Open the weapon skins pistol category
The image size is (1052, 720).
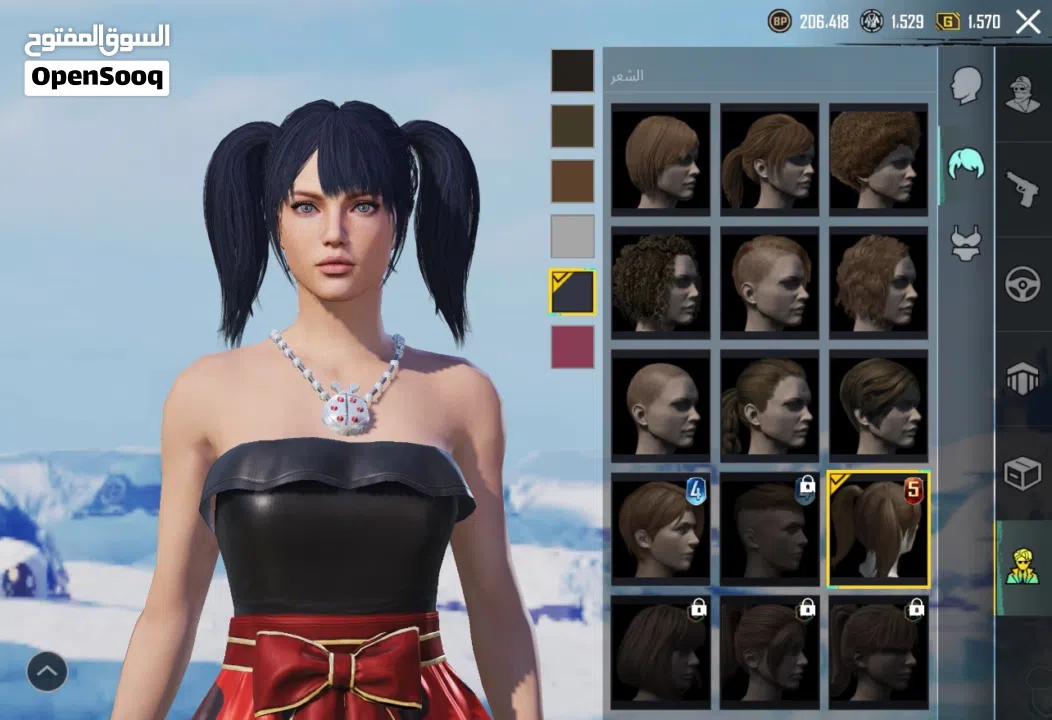pos(1023,187)
